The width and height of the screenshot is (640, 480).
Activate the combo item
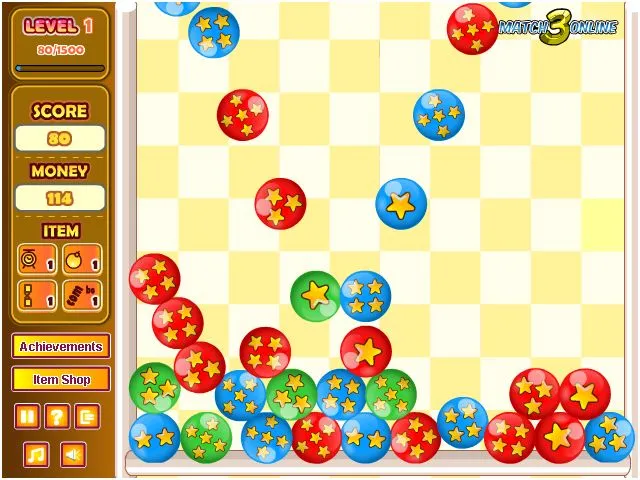77,295
